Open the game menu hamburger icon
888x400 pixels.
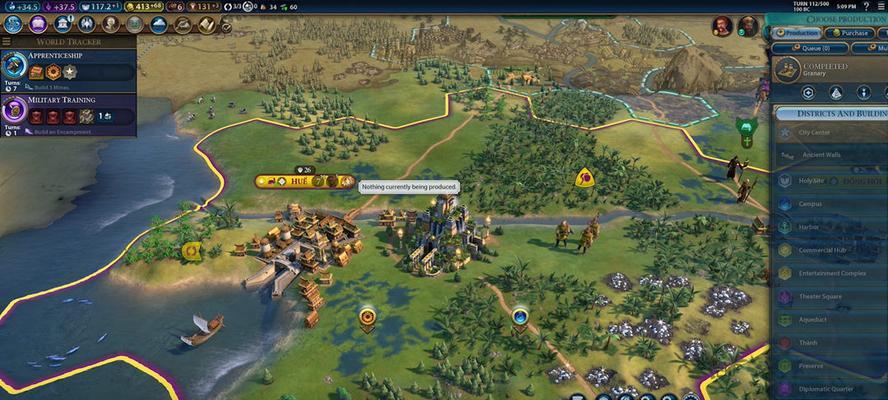(x=879, y=6)
